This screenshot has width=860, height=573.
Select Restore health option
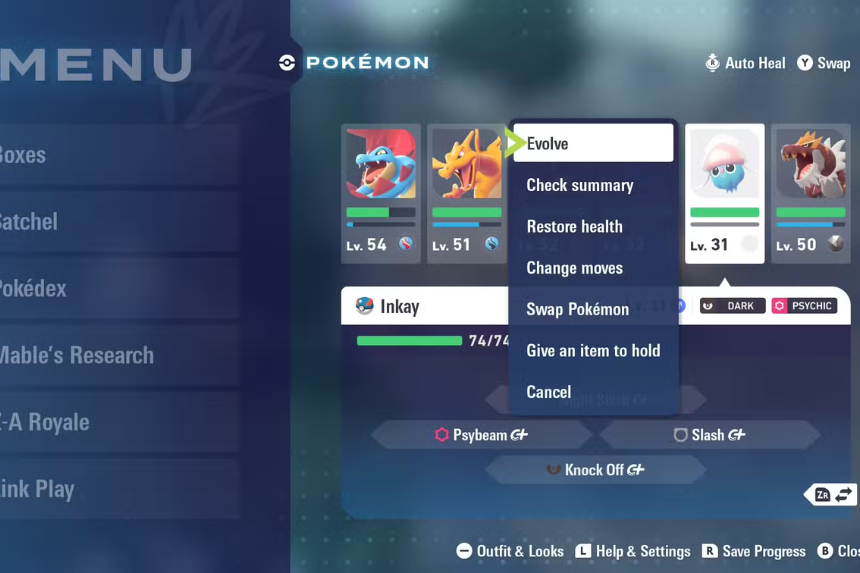575,227
